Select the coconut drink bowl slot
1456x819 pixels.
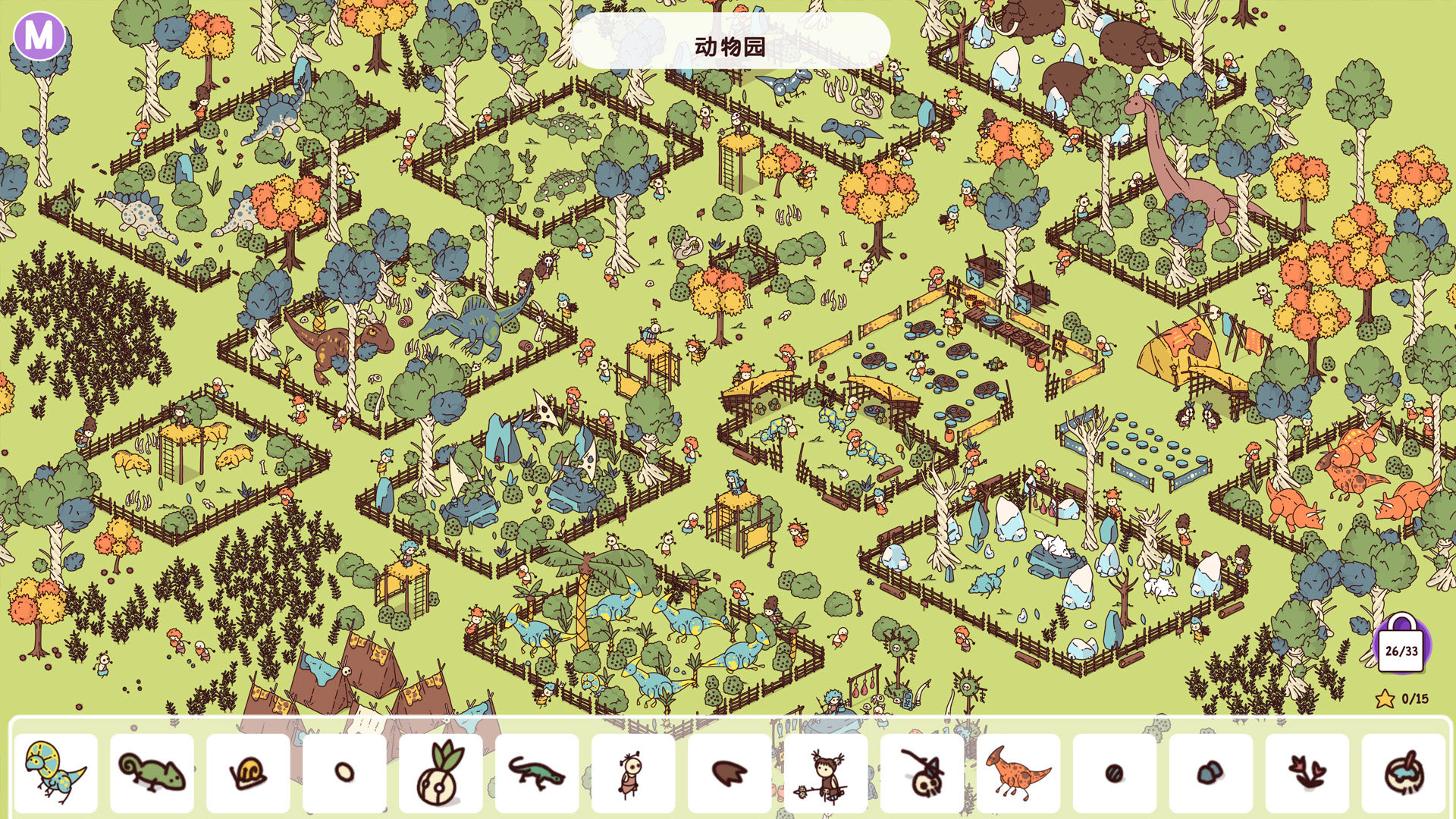click(x=1404, y=773)
